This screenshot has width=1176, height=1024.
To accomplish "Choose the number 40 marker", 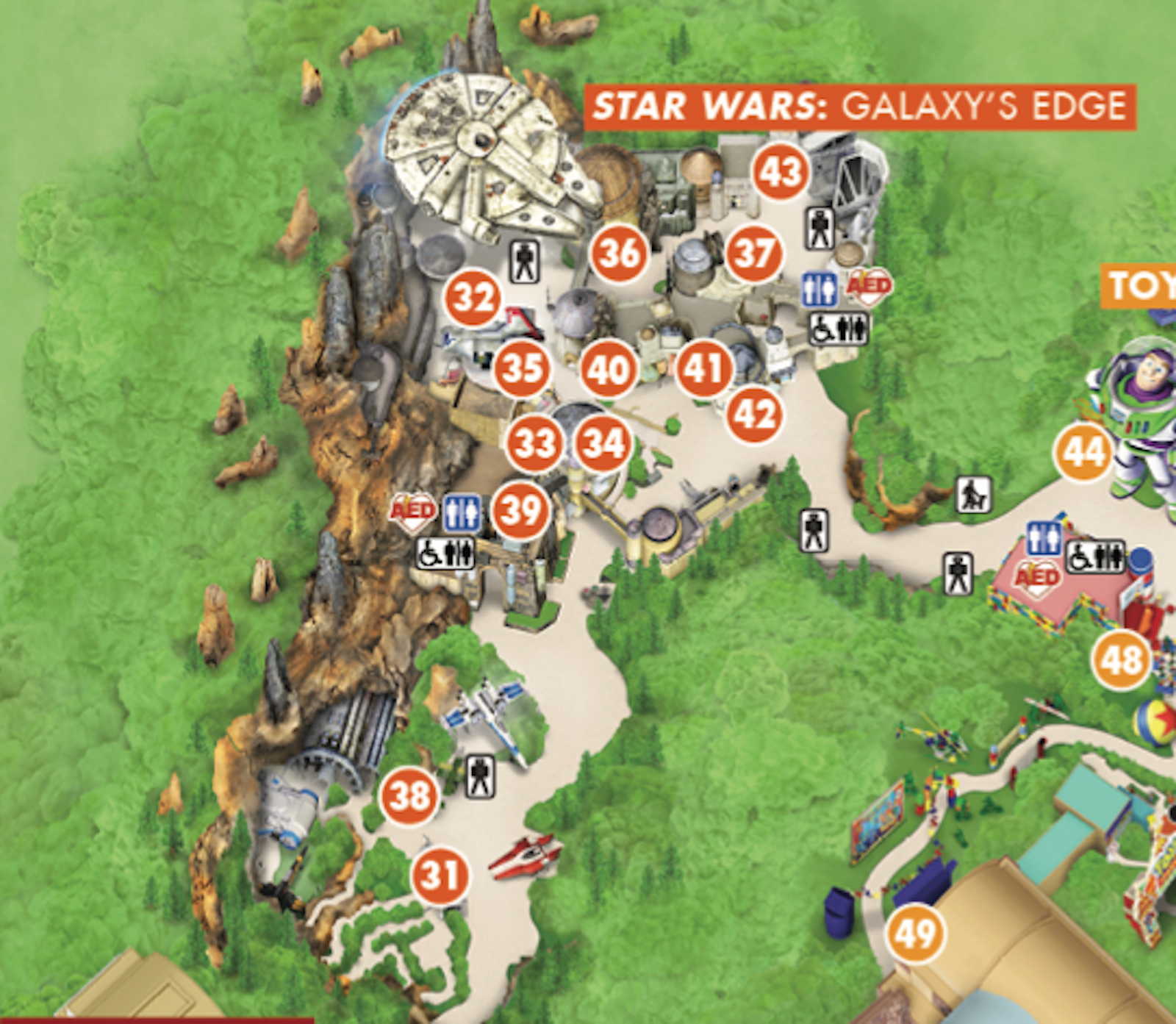I will click(609, 369).
